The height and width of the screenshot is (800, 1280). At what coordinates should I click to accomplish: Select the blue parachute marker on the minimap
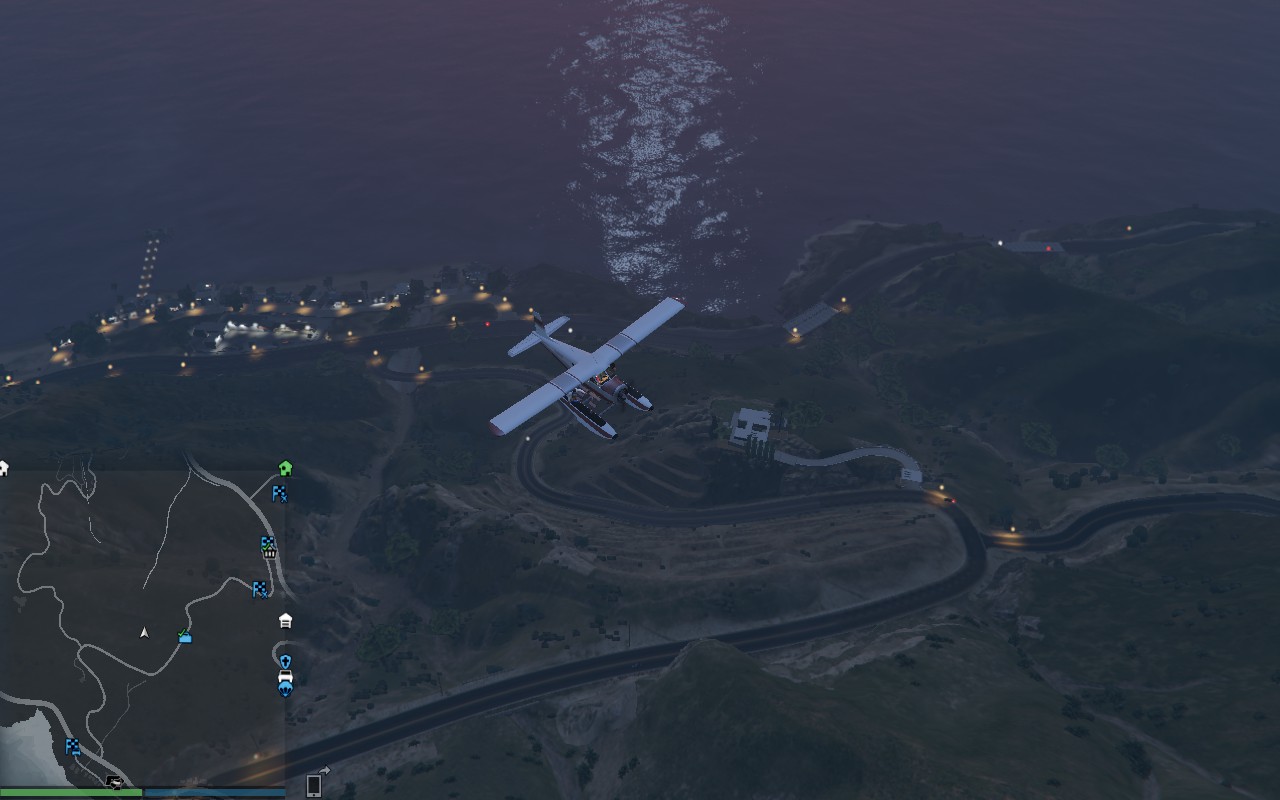(x=285, y=690)
